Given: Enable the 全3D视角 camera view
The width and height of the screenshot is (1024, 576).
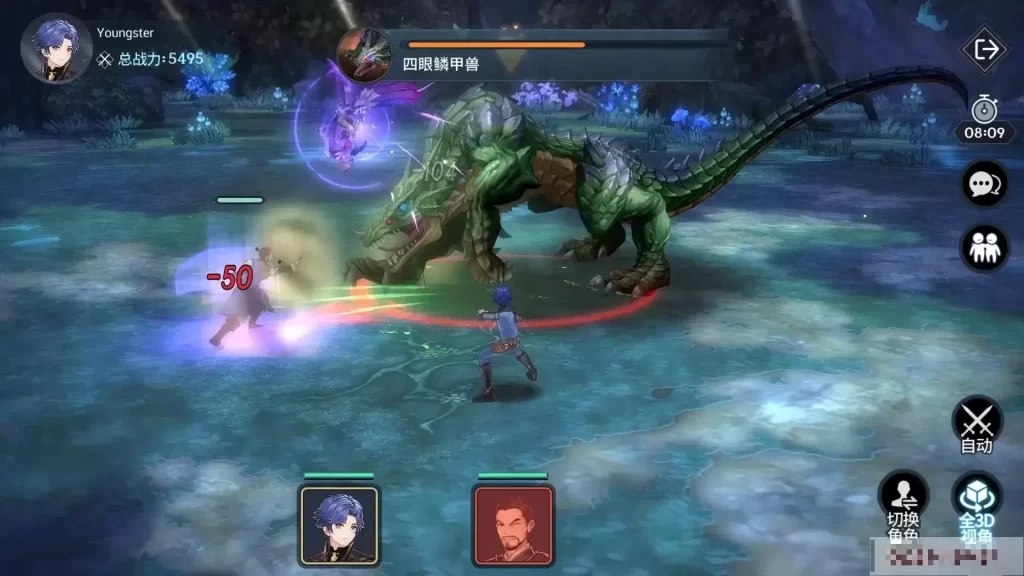Looking at the screenshot, I should pyautogui.click(x=976, y=500).
